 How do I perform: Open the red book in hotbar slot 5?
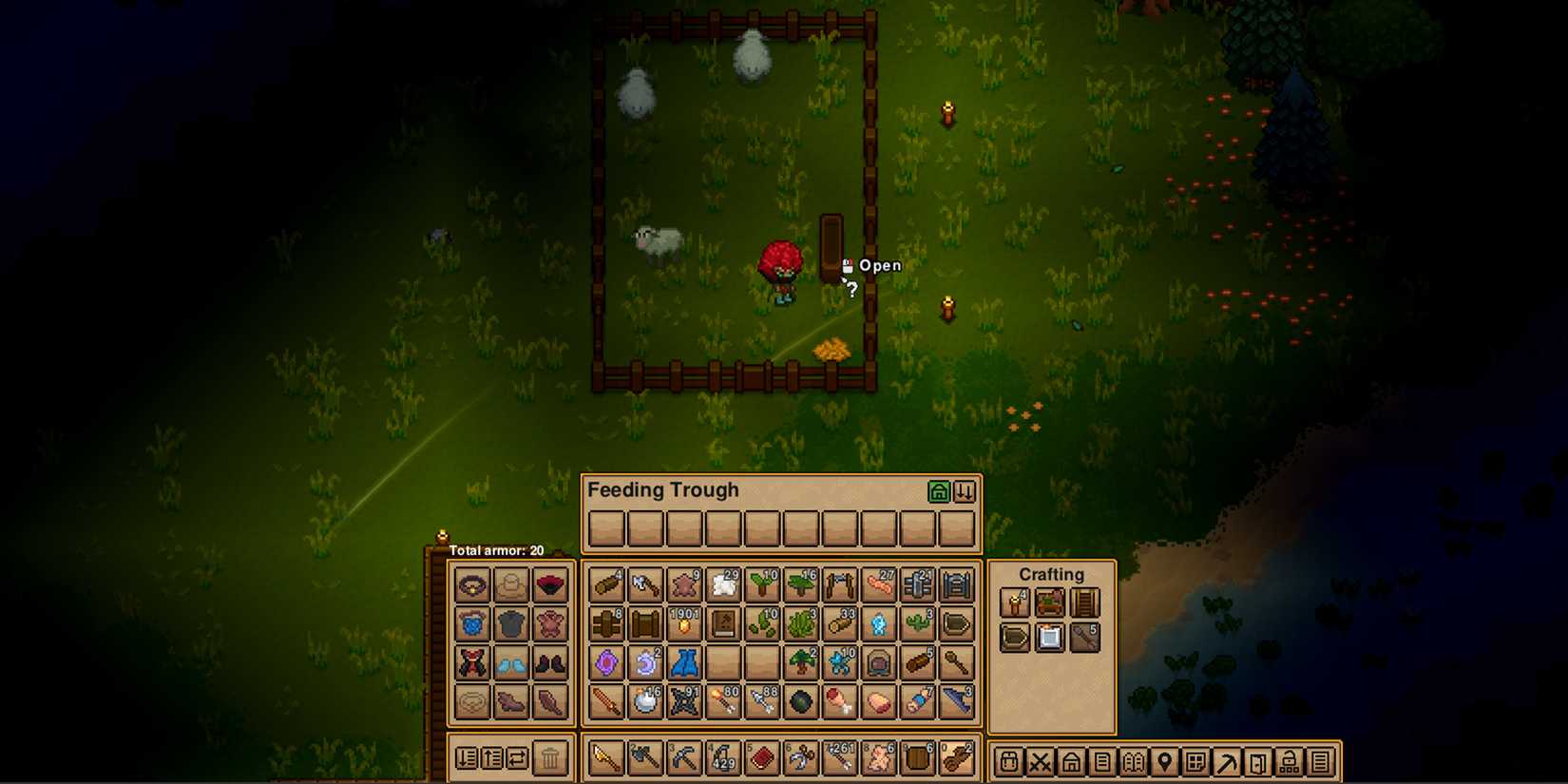[x=761, y=758]
